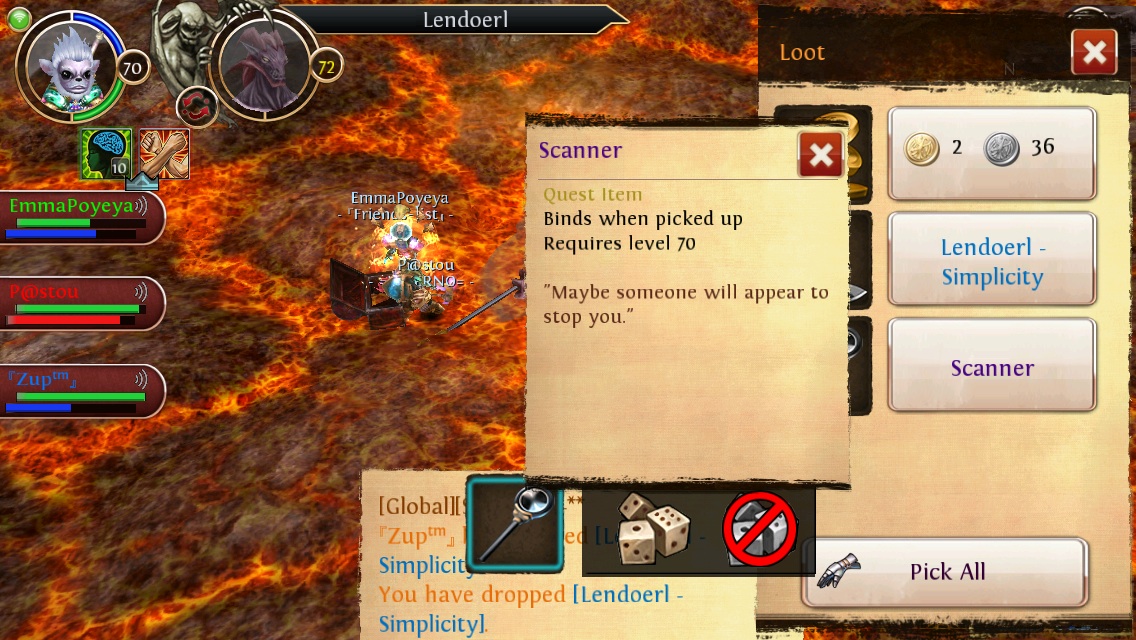The height and width of the screenshot is (640, 1136).
Task: Pass on rolling with crossed-out dice
Action: [x=761, y=532]
